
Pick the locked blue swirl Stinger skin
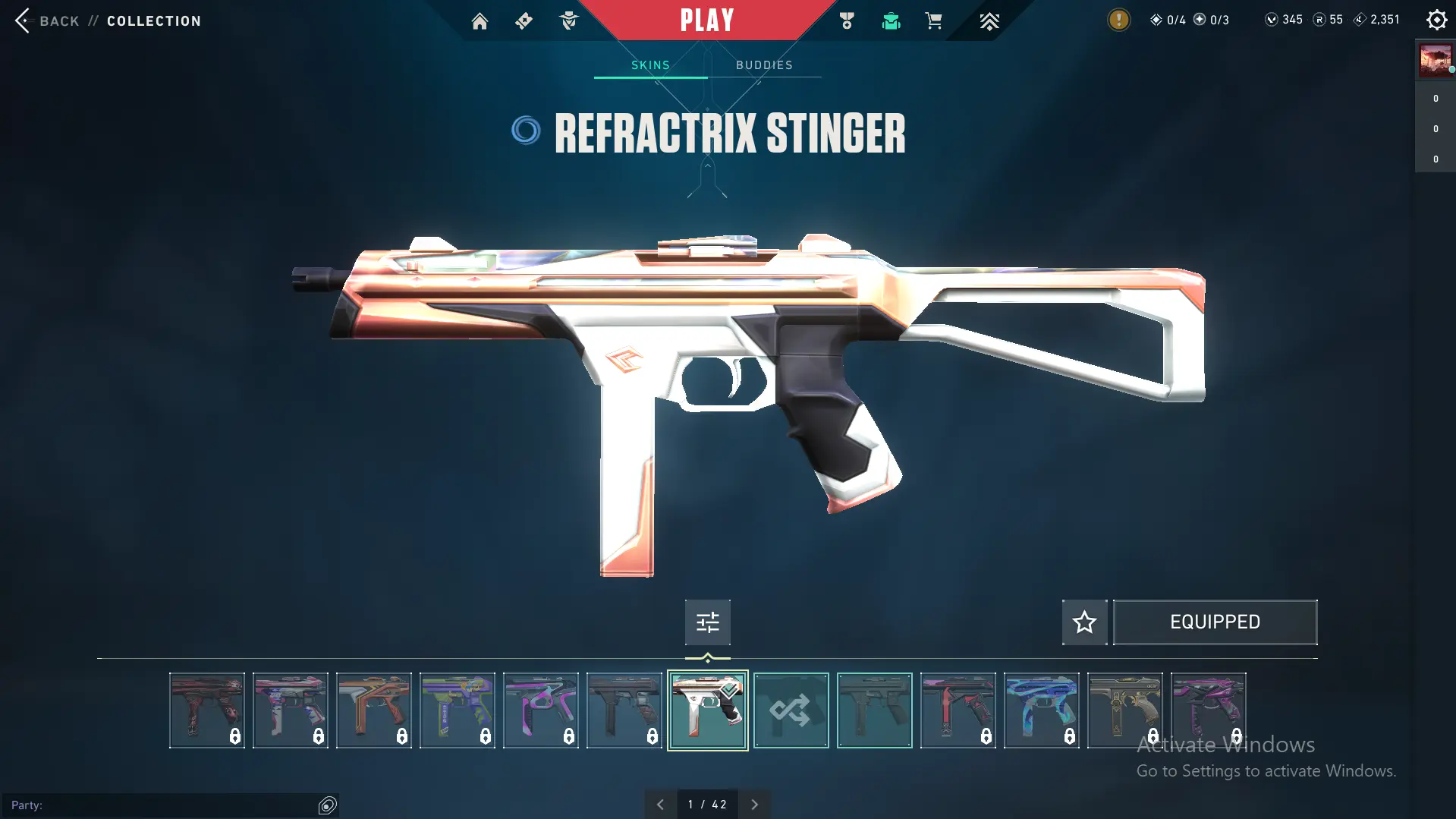point(1041,710)
